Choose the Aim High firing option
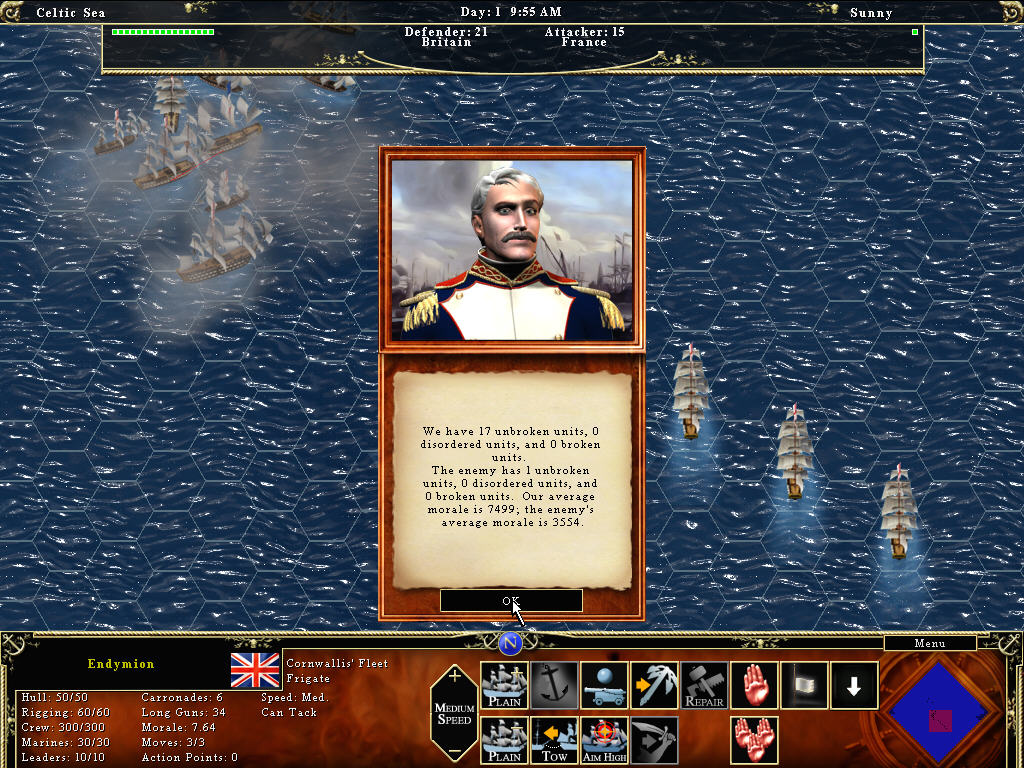 coord(605,740)
